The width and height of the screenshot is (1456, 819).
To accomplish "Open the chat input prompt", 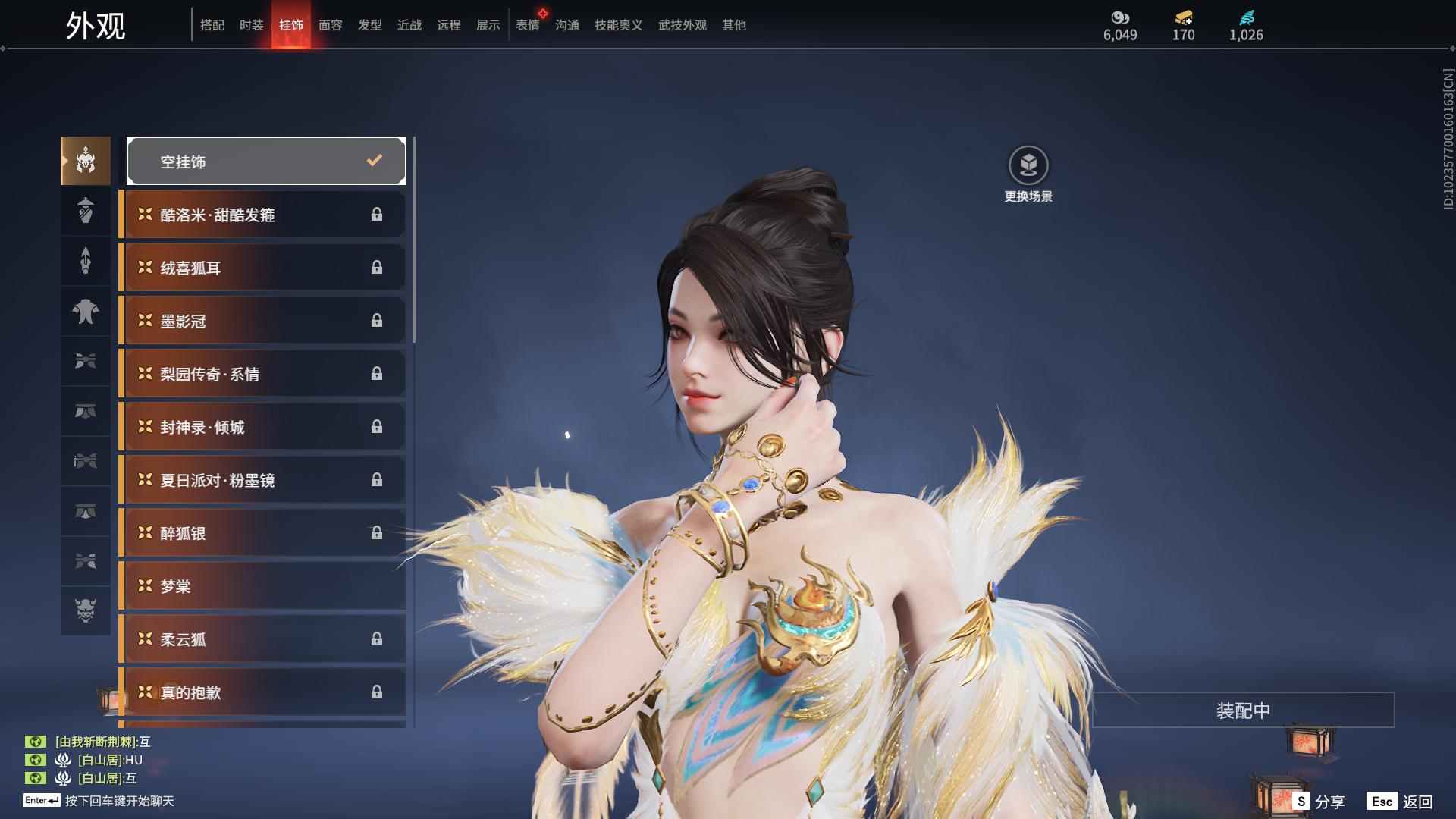I will point(119,801).
